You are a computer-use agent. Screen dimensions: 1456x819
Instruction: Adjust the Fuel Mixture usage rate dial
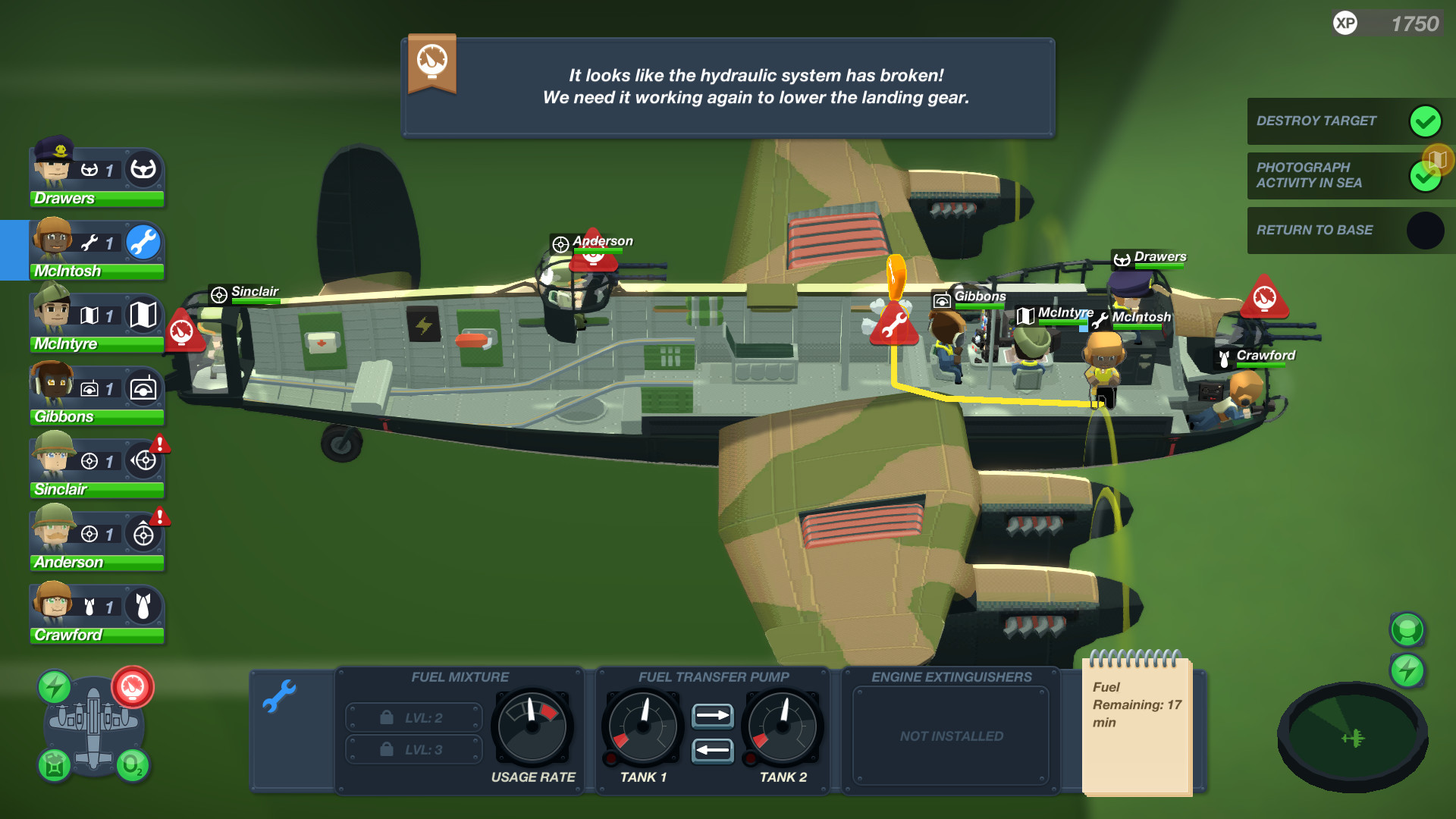tap(532, 726)
